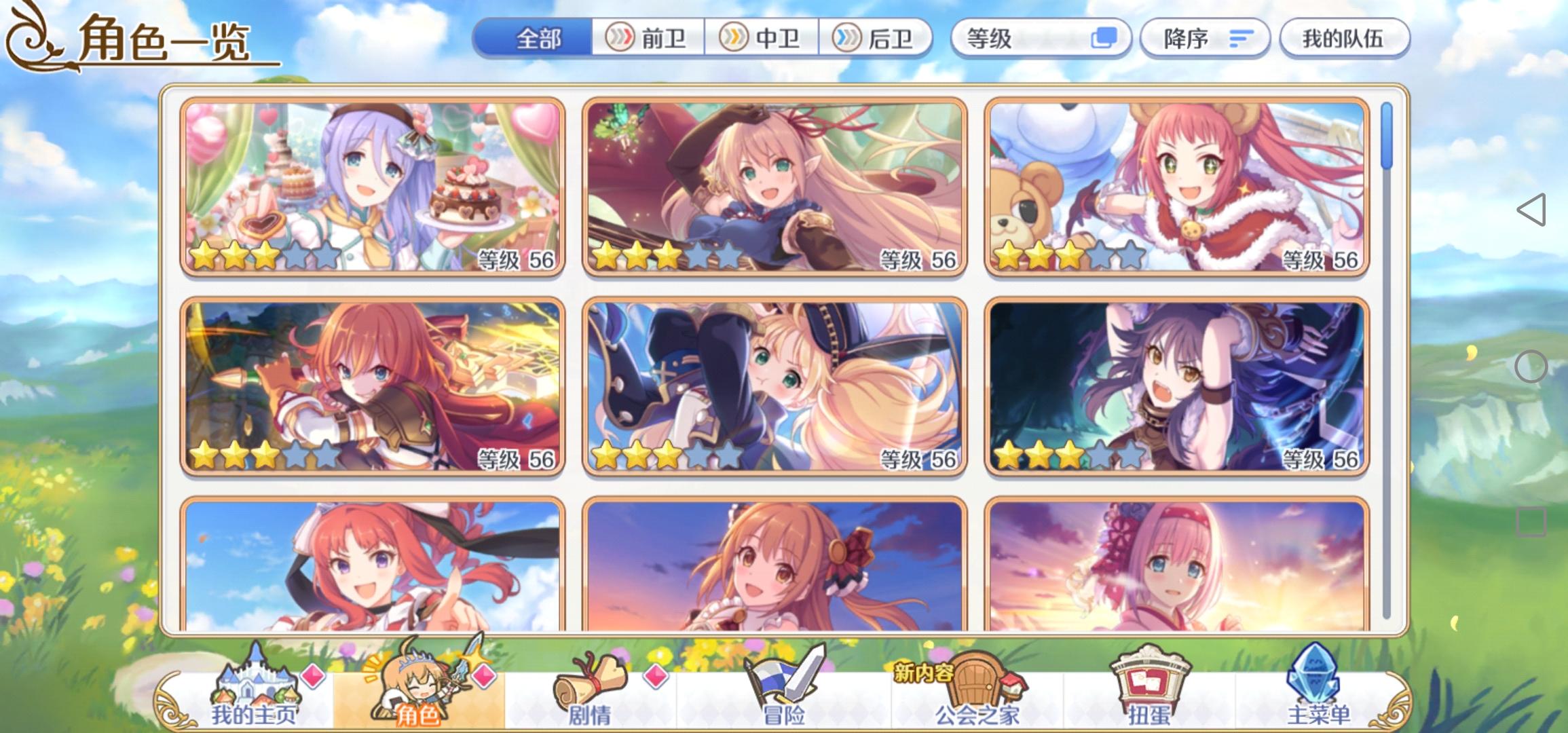This screenshot has height=733, width=1568.
Task: Expand the 降序 sort order control
Action: click(x=1206, y=39)
